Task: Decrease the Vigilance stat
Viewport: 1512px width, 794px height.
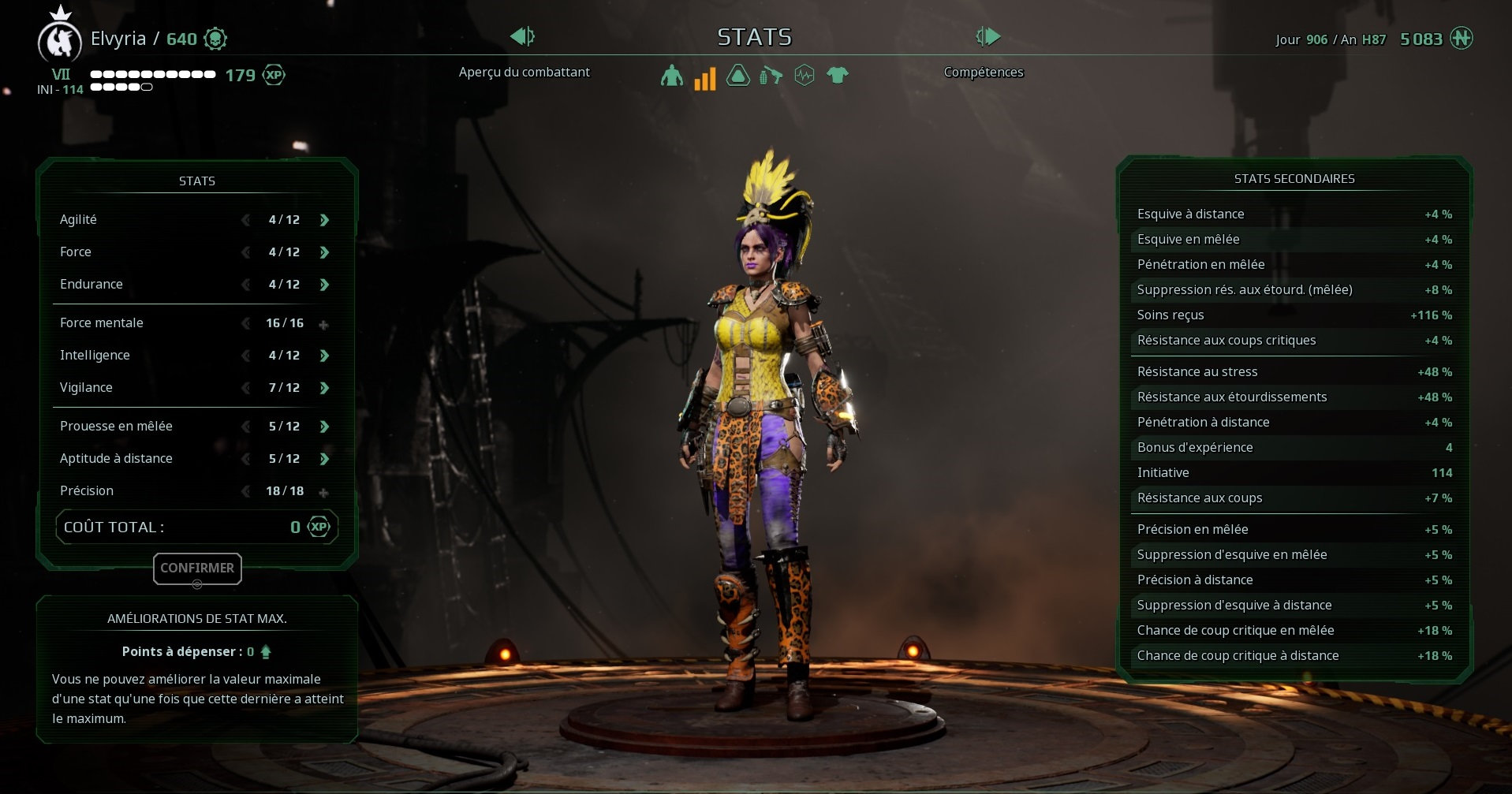Action: click(246, 388)
